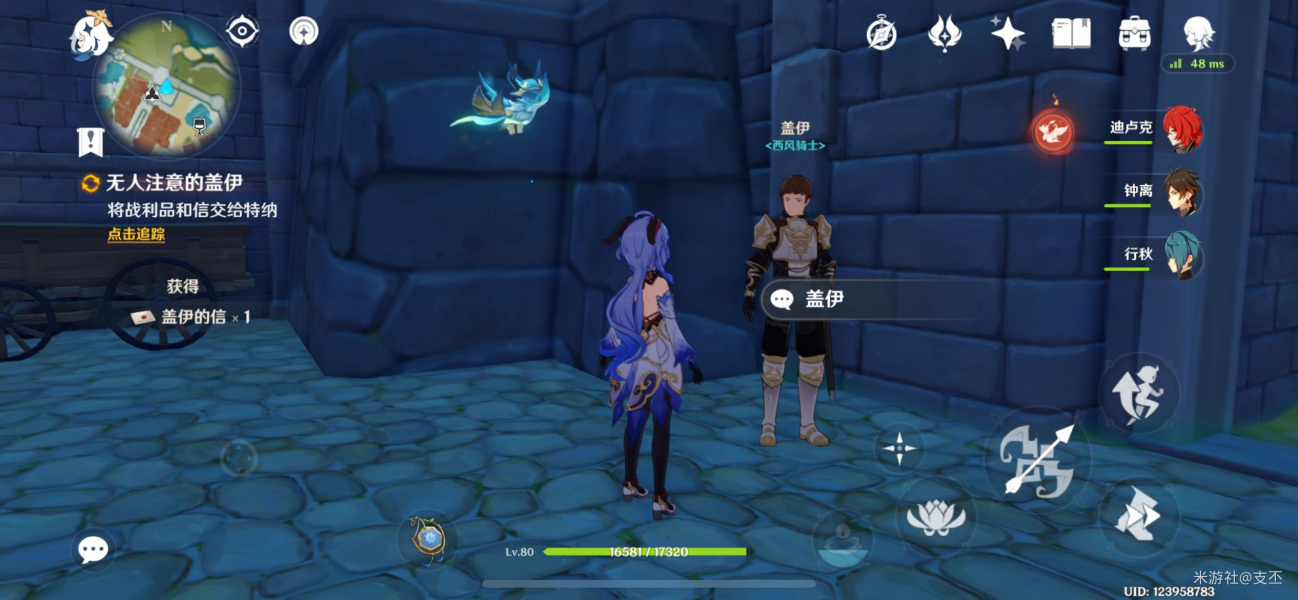Viewport: 1298px width, 600px height.
Task: Switch to party member 钟离
Action: (1181, 192)
